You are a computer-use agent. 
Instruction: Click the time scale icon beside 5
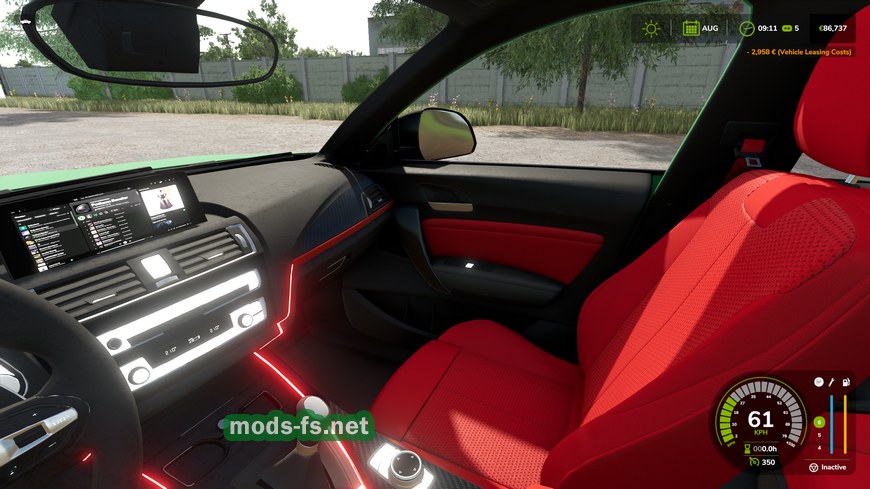click(786, 28)
